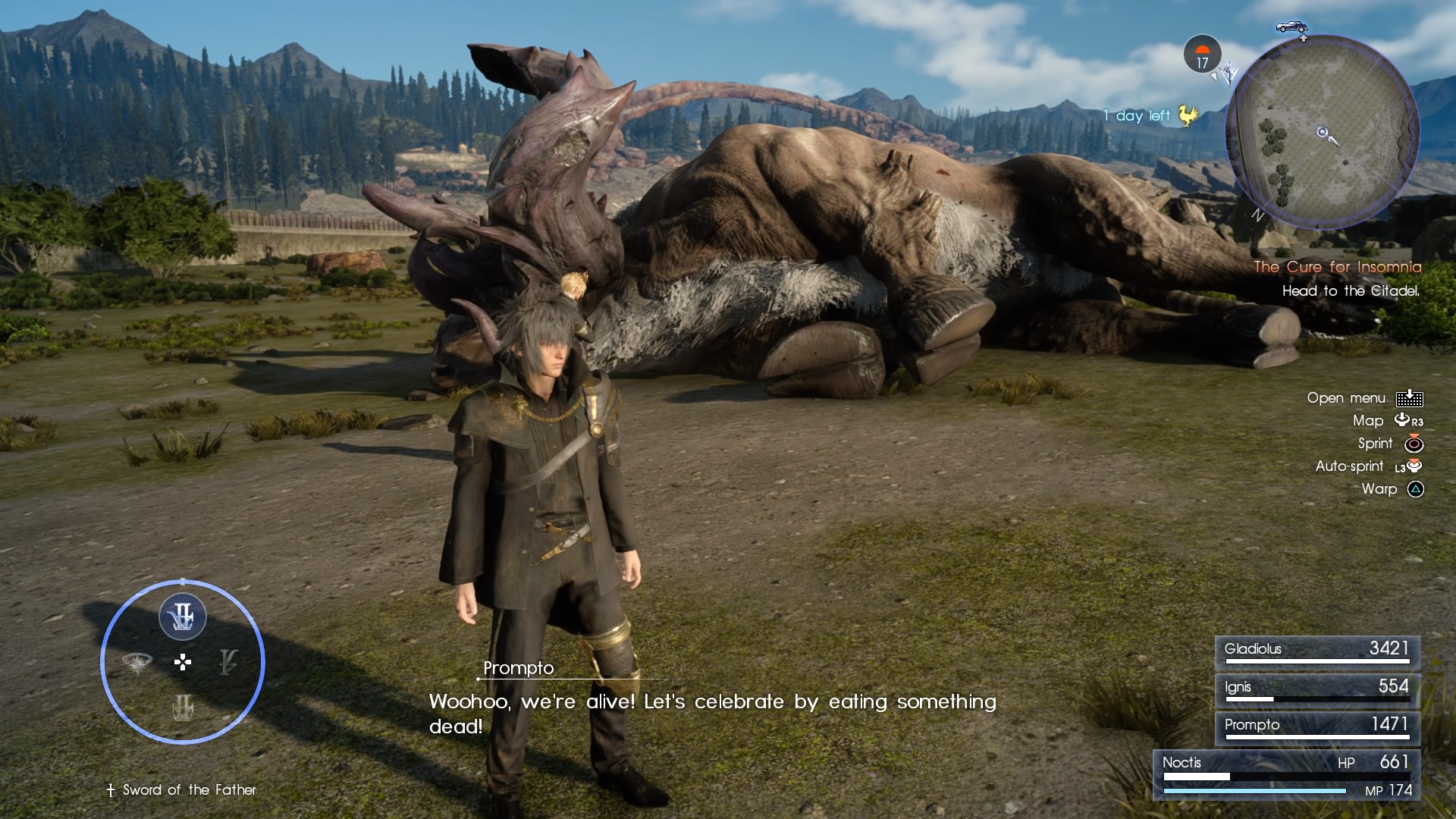This screenshot has height=819, width=1456.
Task: Choose the ring-shaped icon on the weapon wheel
Action: pos(137,663)
